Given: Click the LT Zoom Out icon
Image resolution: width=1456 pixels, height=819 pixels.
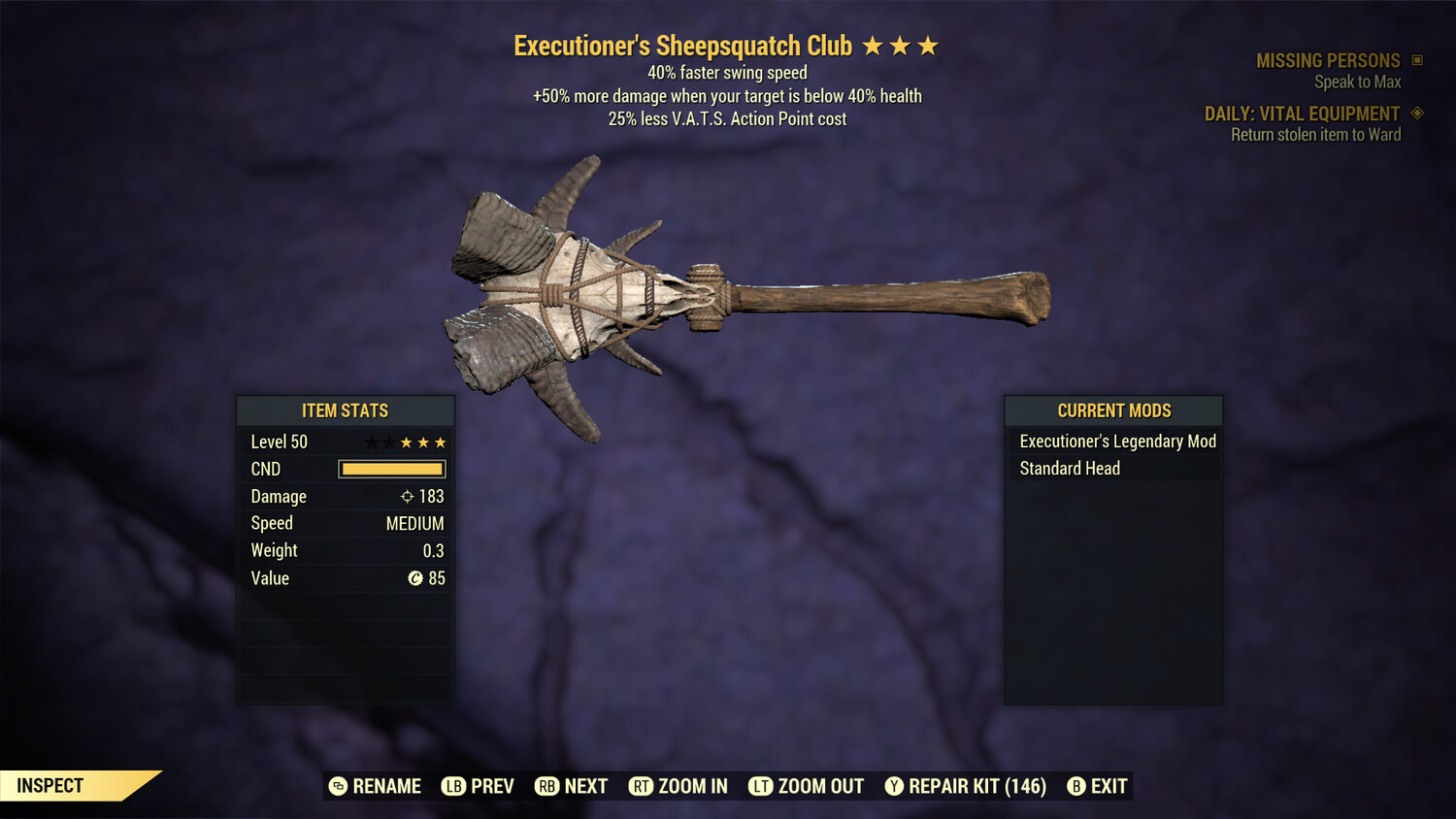Looking at the screenshot, I should point(762,786).
